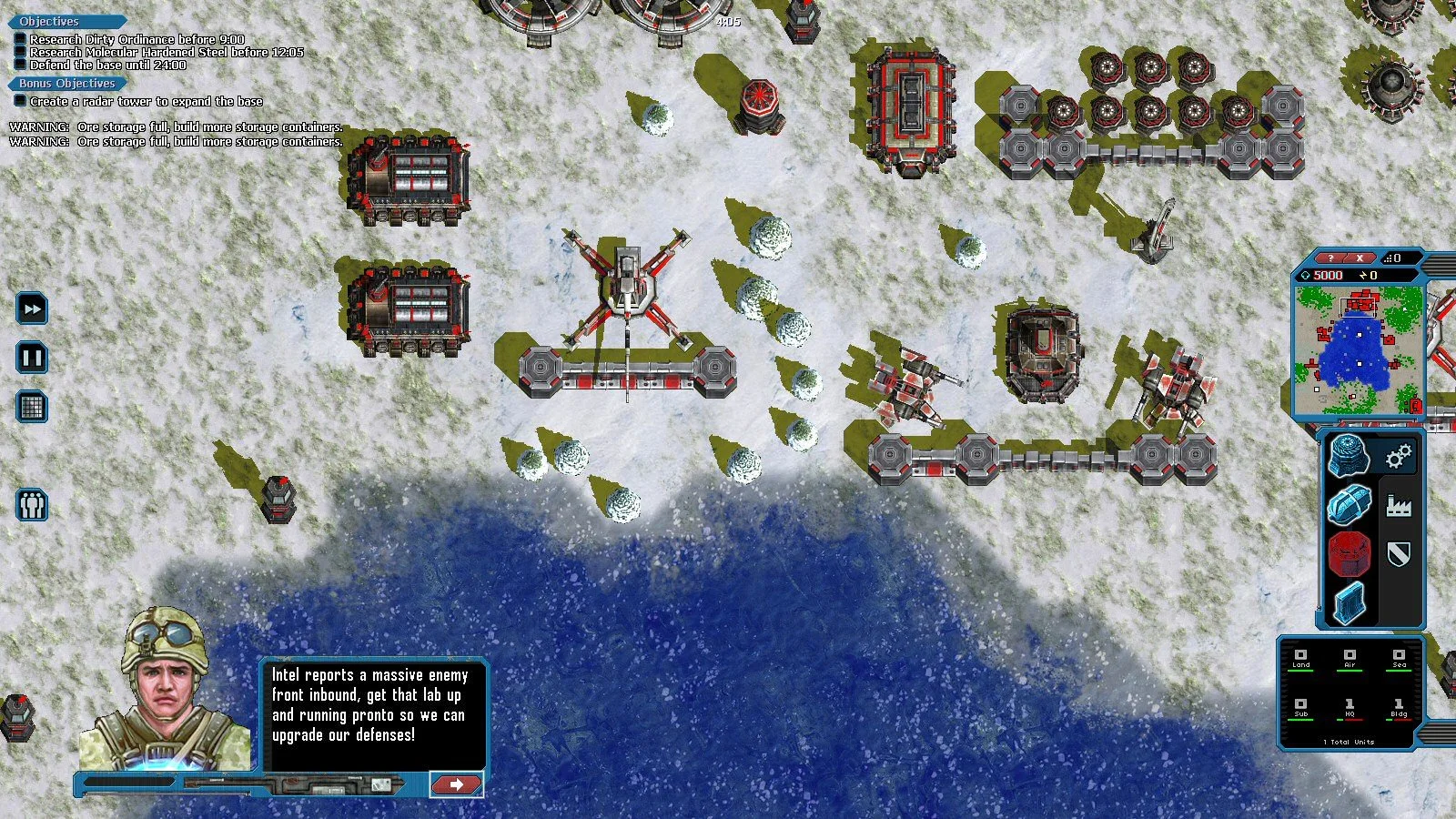The height and width of the screenshot is (819, 1456).
Task: Open the gears settings icon
Action: point(1399,458)
